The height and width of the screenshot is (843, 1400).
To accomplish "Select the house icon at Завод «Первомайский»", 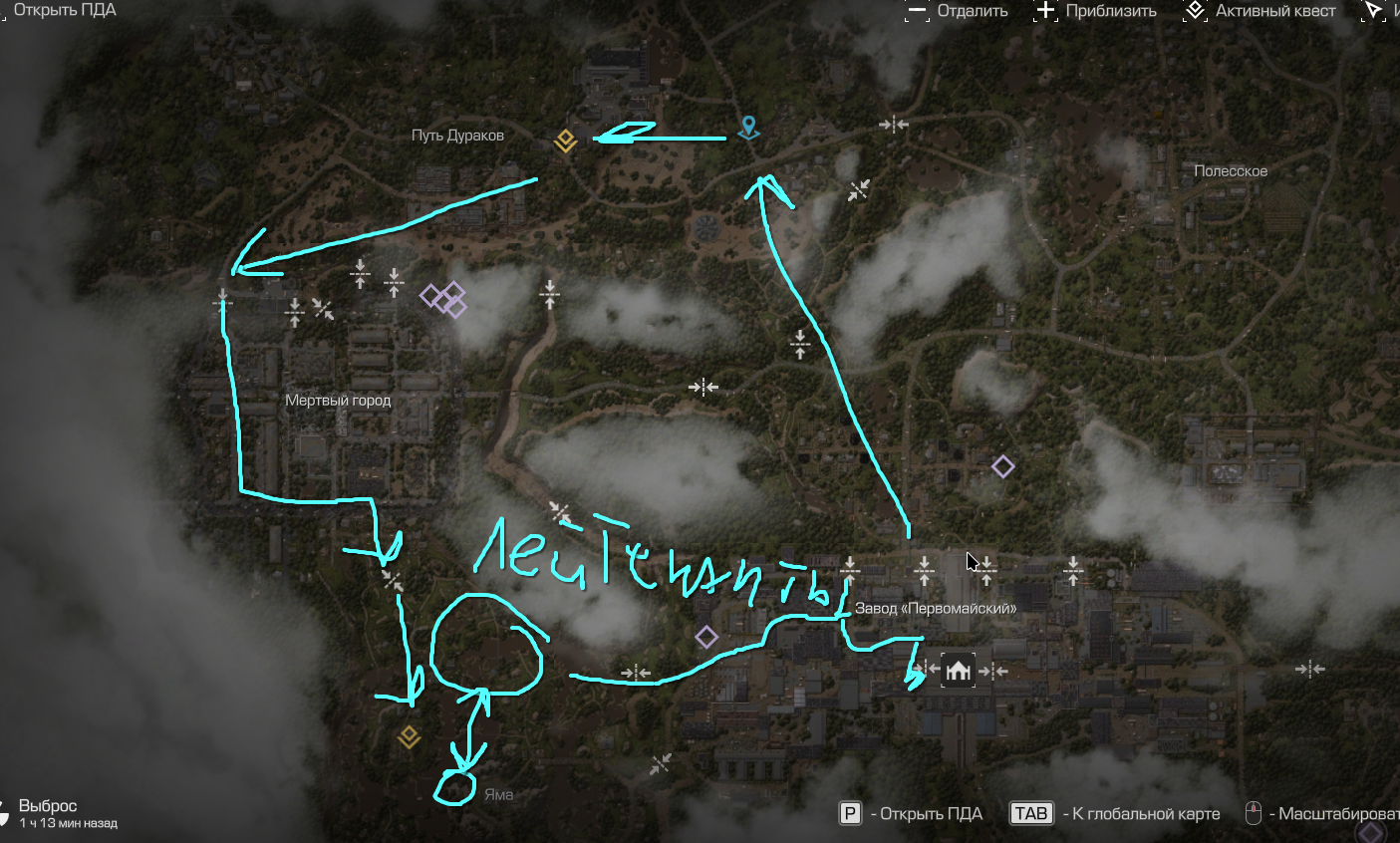I will pyautogui.click(x=958, y=671).
